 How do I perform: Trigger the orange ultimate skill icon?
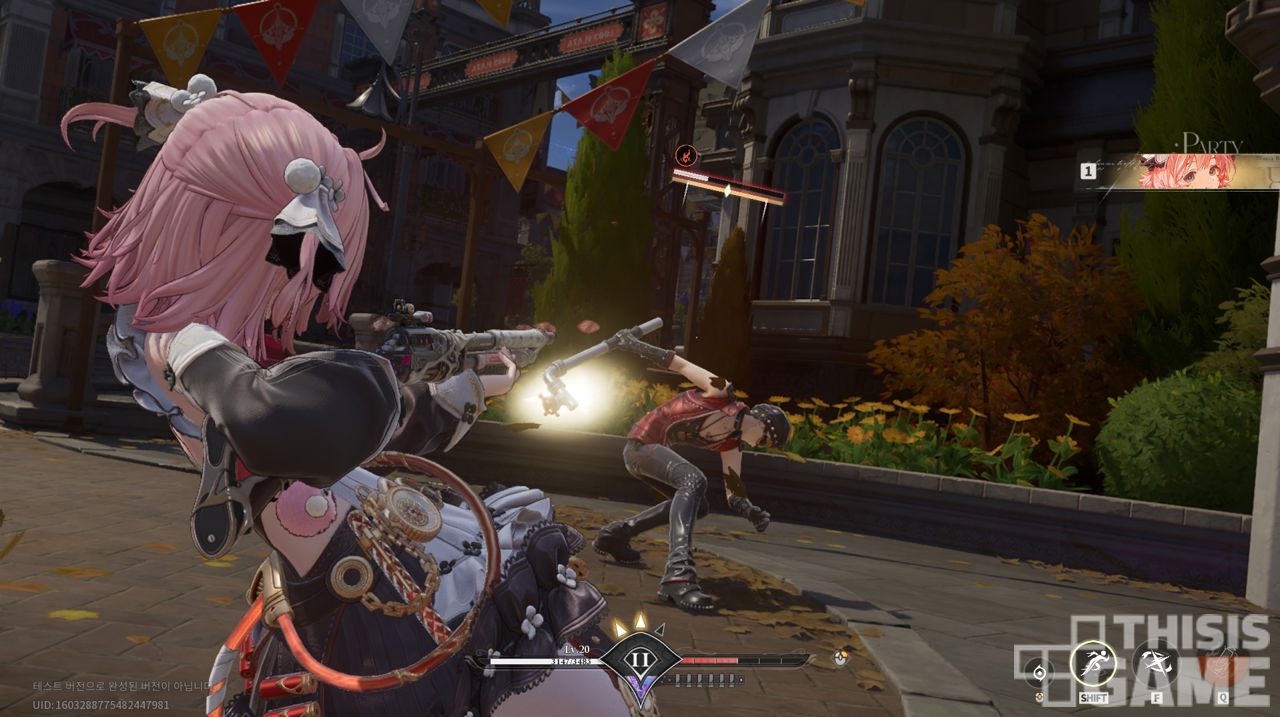(x=1217, y=663)
